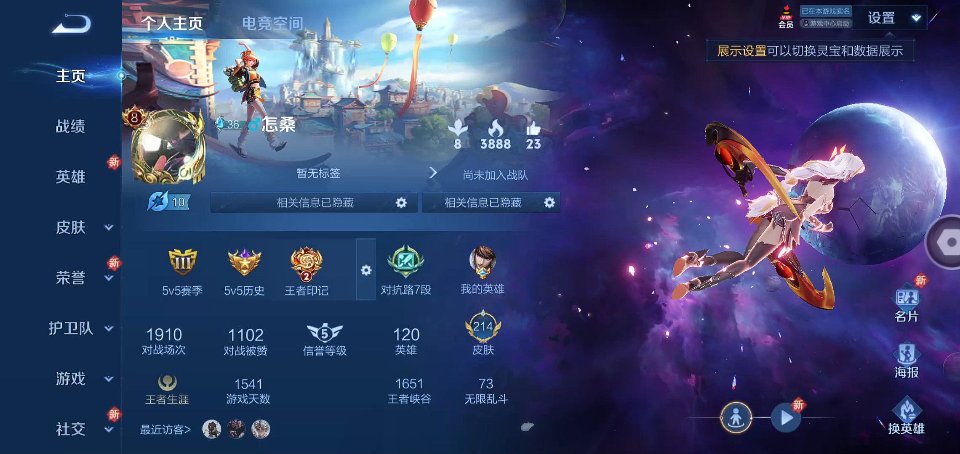Image resolution: width=960 pixels, height=454 pixels.
Task: Expand the 荣誉 sidebar entry
Action: (72, 277)
